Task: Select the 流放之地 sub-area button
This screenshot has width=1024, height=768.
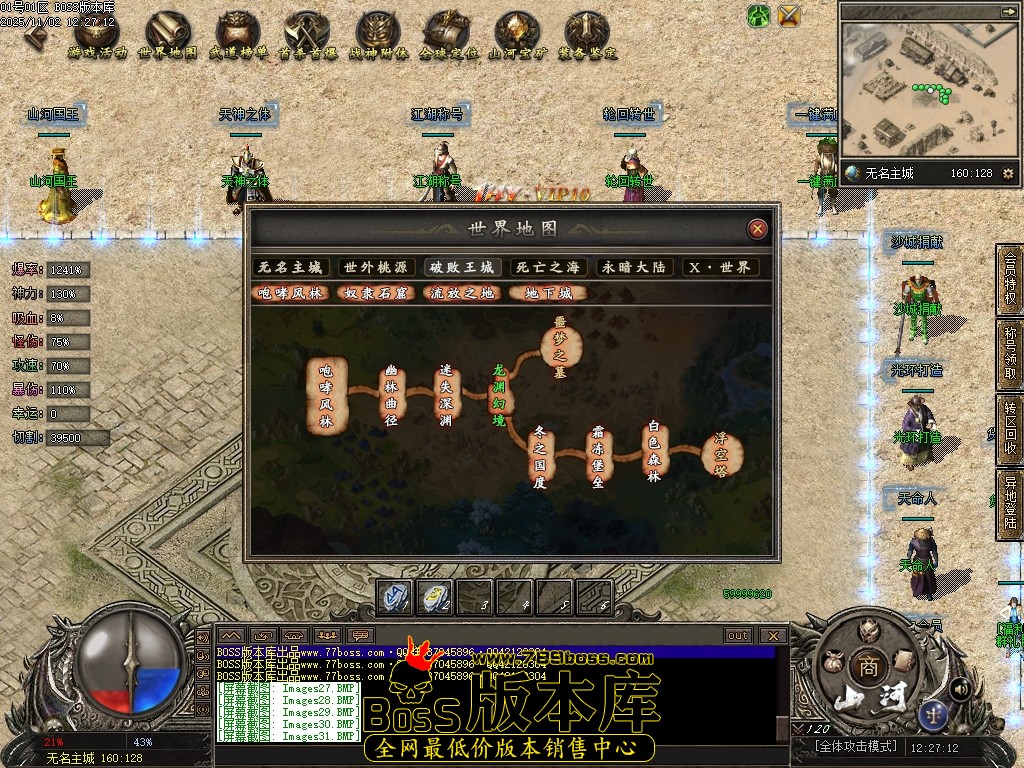Action: coord(462,294)
